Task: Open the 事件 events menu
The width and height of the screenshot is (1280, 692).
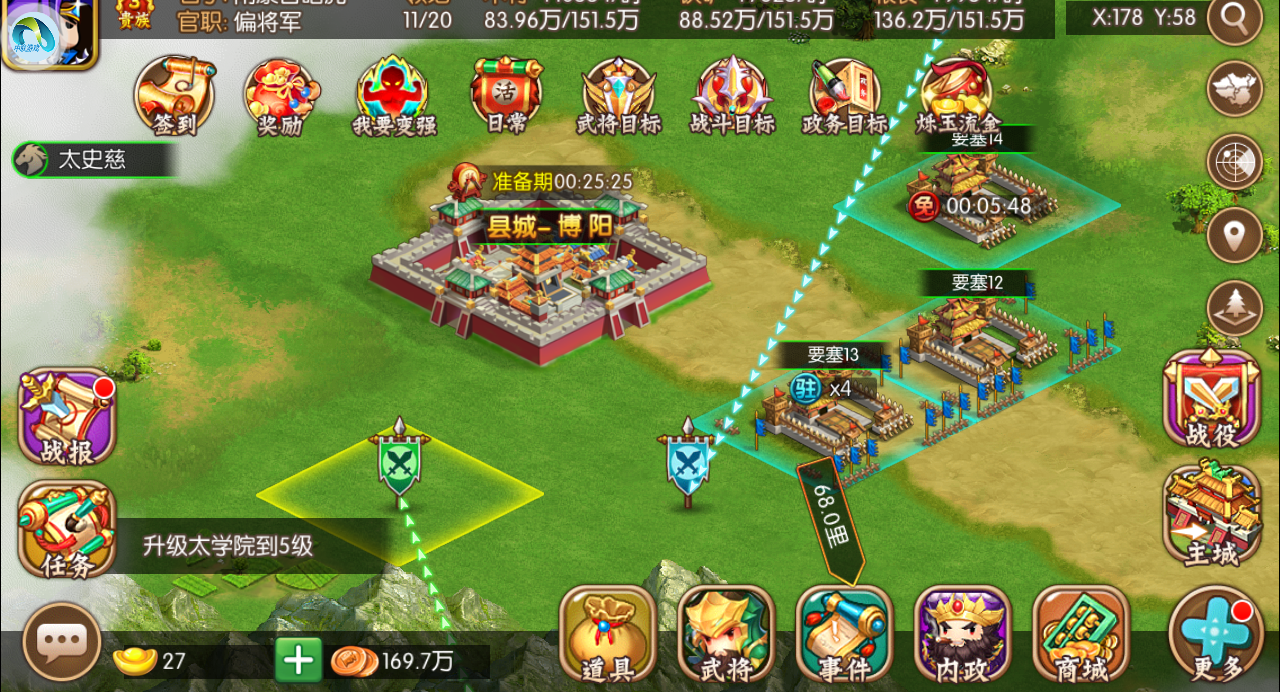Action: [844, 634]
